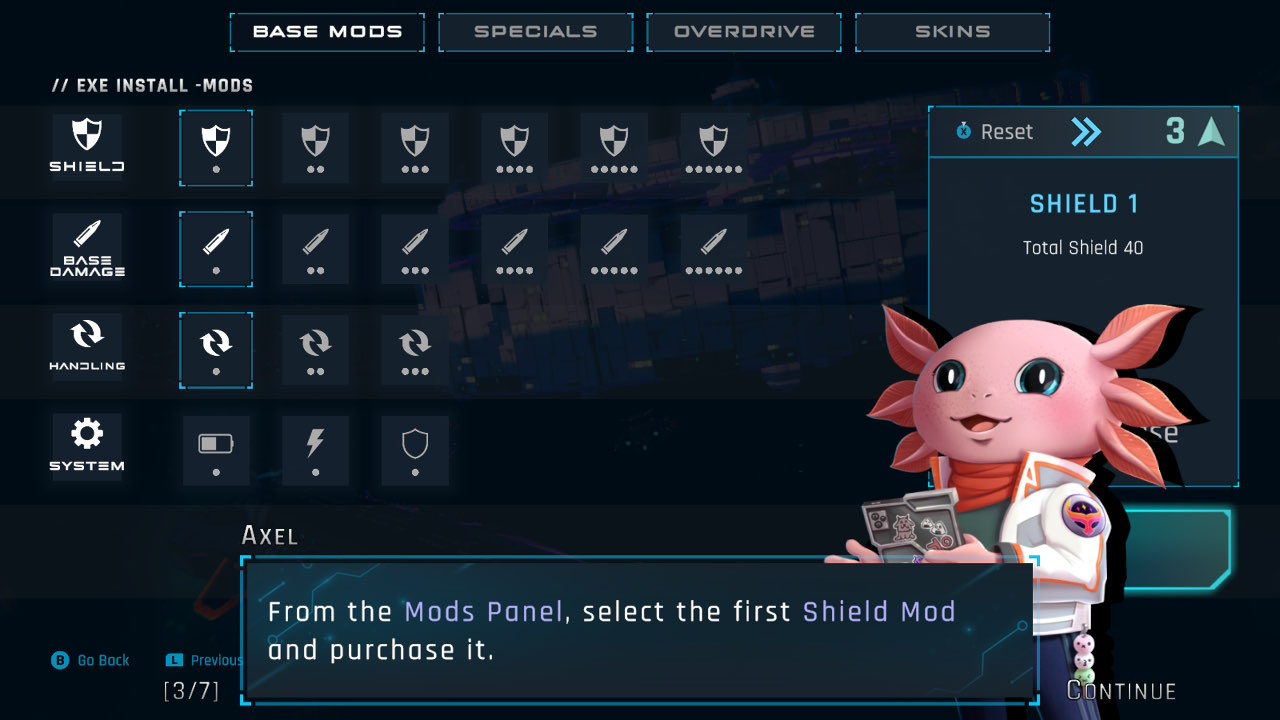Select the battery System mod
This screenshot has width=1280, height=720.
[216, 450]
